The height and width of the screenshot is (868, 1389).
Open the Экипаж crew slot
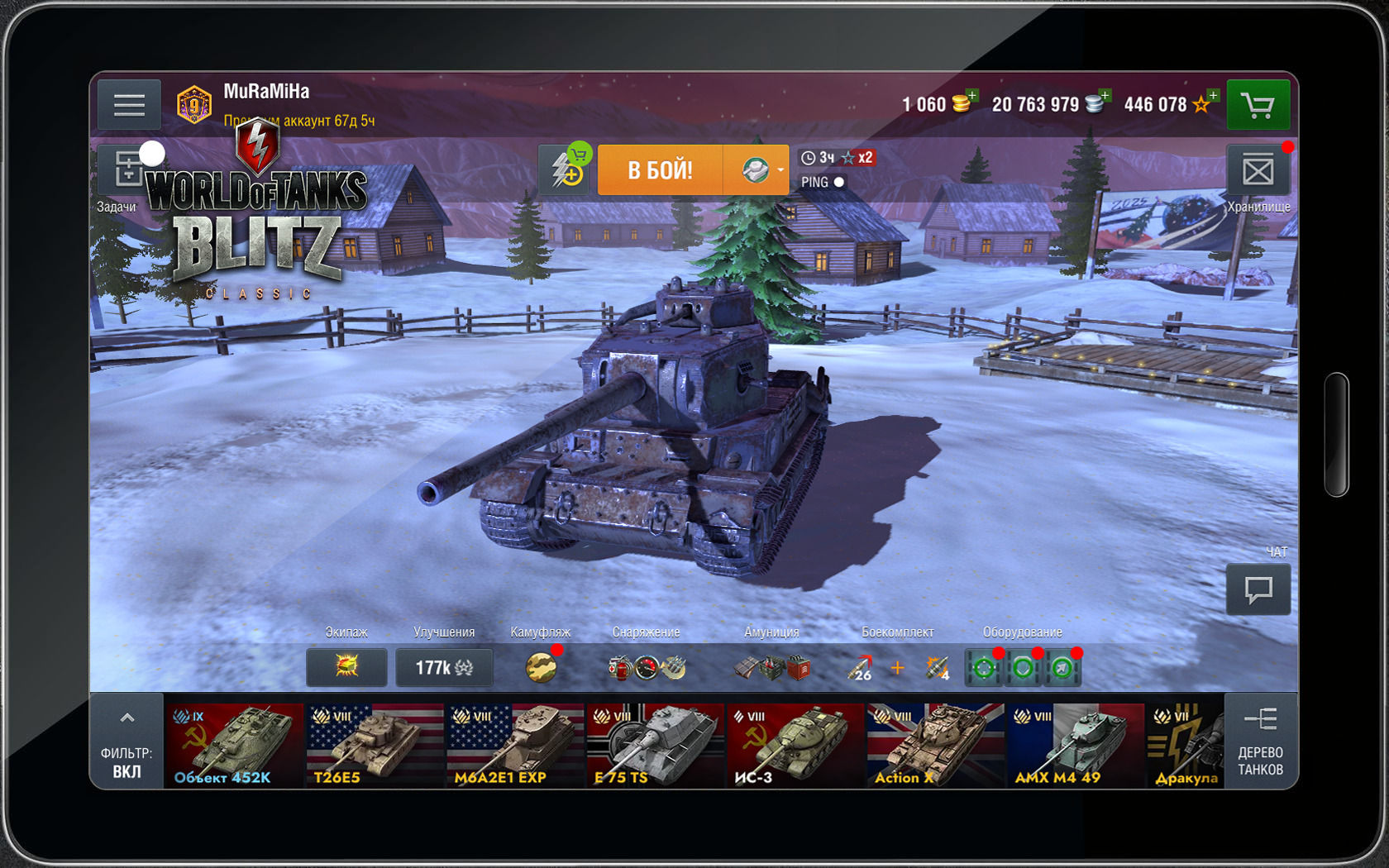[x=346, y=667]
